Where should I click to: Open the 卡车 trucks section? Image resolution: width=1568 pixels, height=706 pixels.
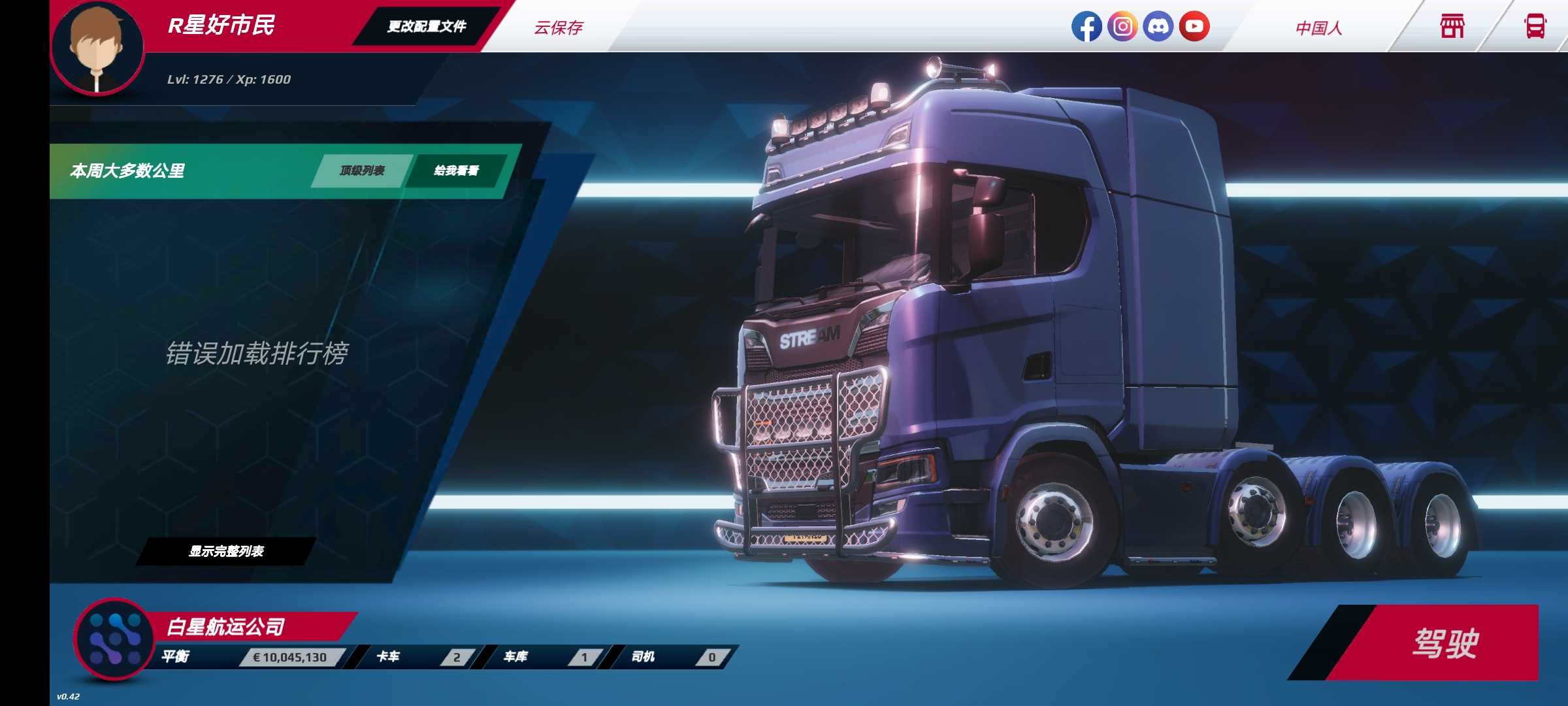[418, 657]
